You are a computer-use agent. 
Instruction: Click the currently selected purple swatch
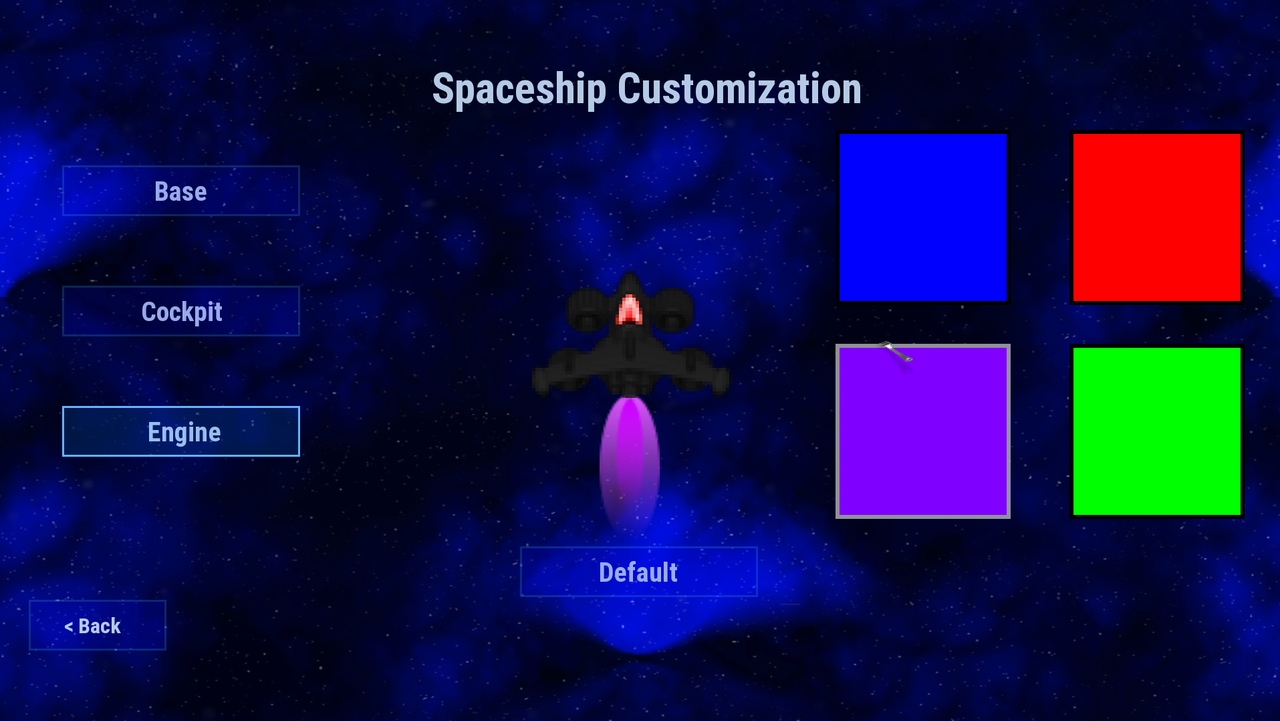[x=923, y=430]
